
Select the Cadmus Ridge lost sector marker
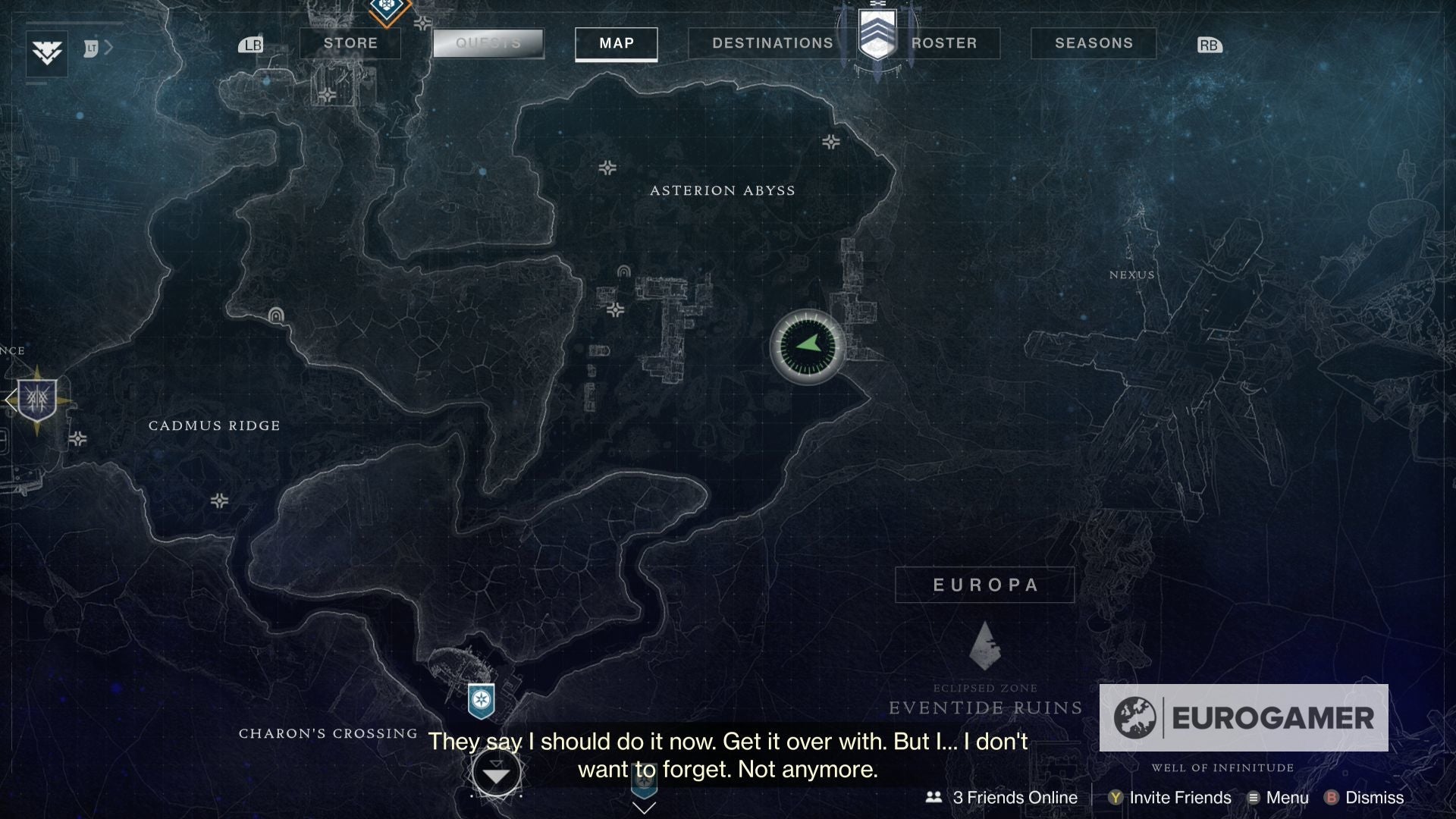(x=276, y=315)
